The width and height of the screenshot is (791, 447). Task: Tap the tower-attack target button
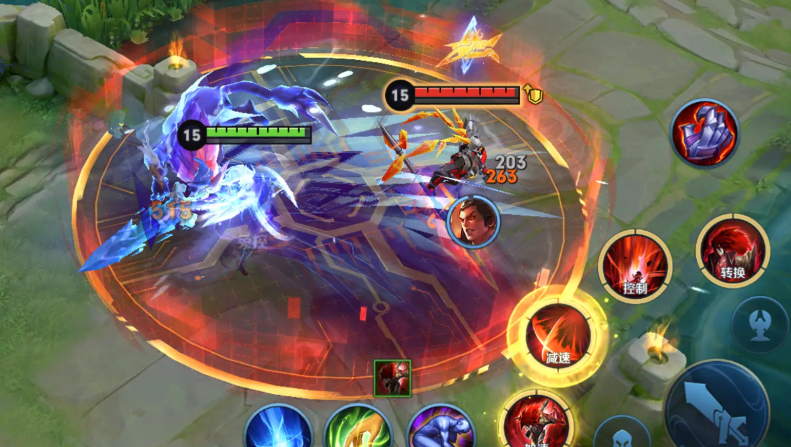click(x=760, y=324)
